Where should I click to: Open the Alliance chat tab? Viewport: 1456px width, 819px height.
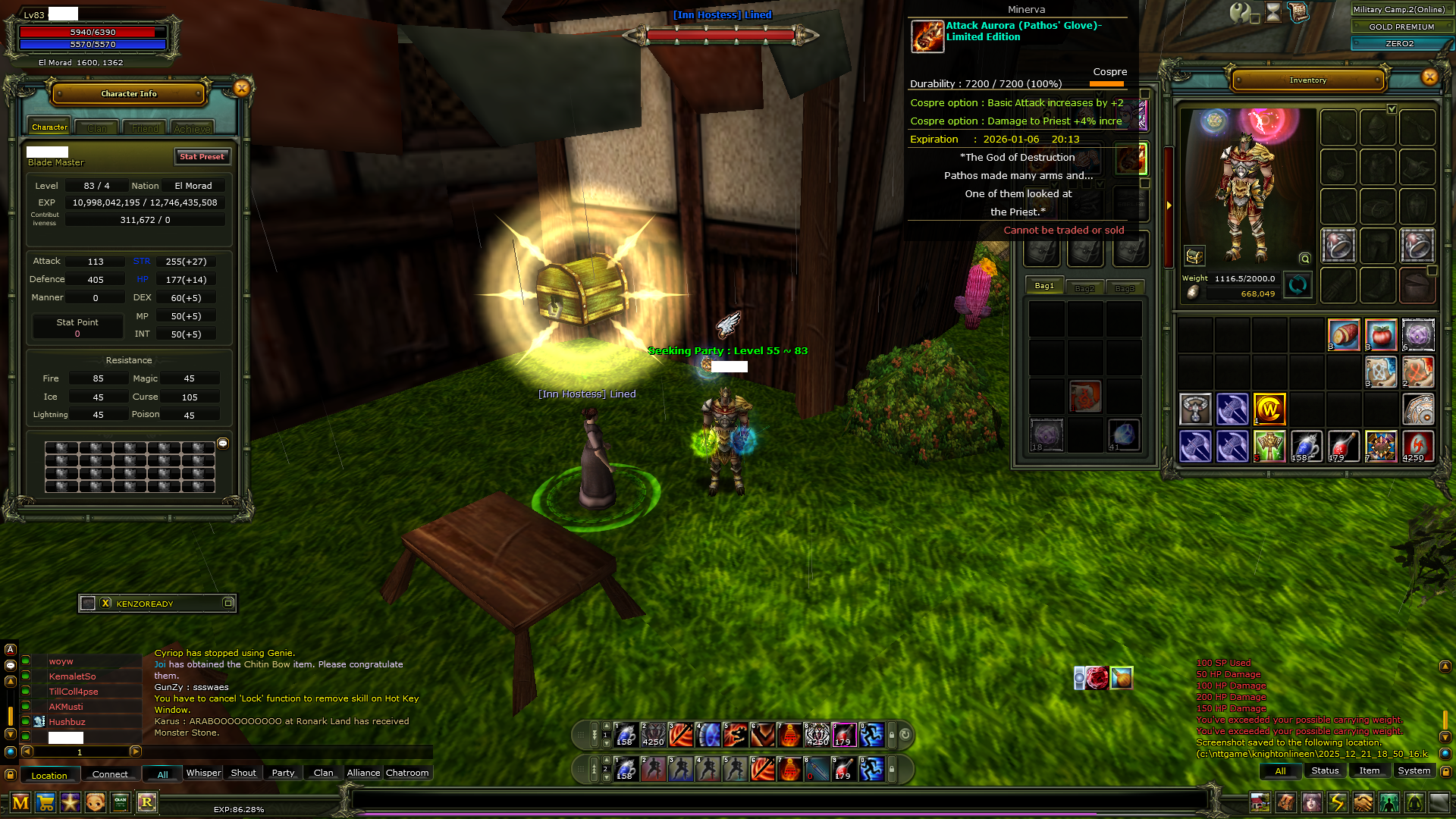363,773
